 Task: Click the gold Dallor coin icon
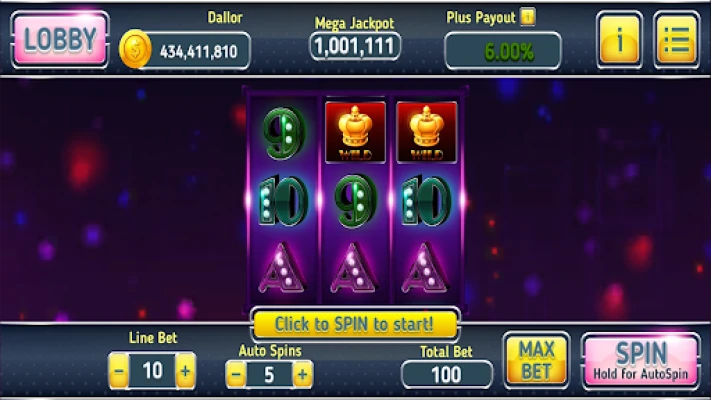pyautogui.click(x=136, y=49)
